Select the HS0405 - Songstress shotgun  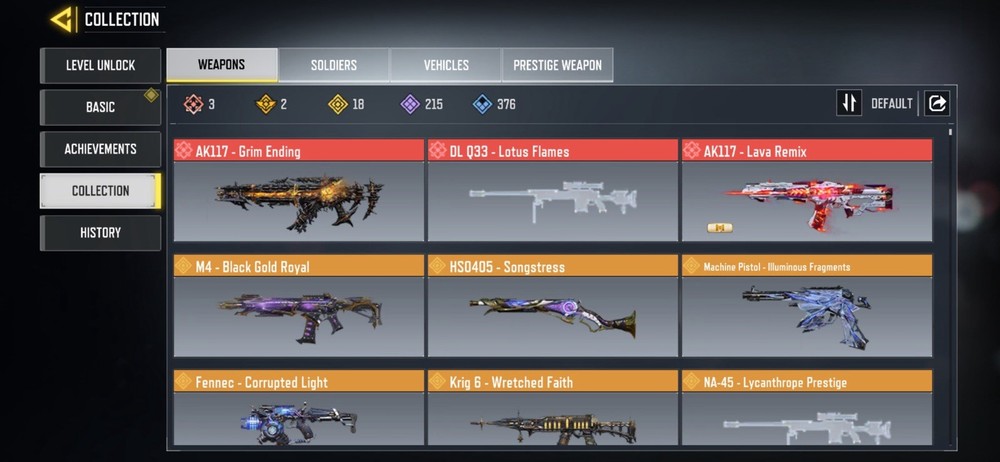552,307
